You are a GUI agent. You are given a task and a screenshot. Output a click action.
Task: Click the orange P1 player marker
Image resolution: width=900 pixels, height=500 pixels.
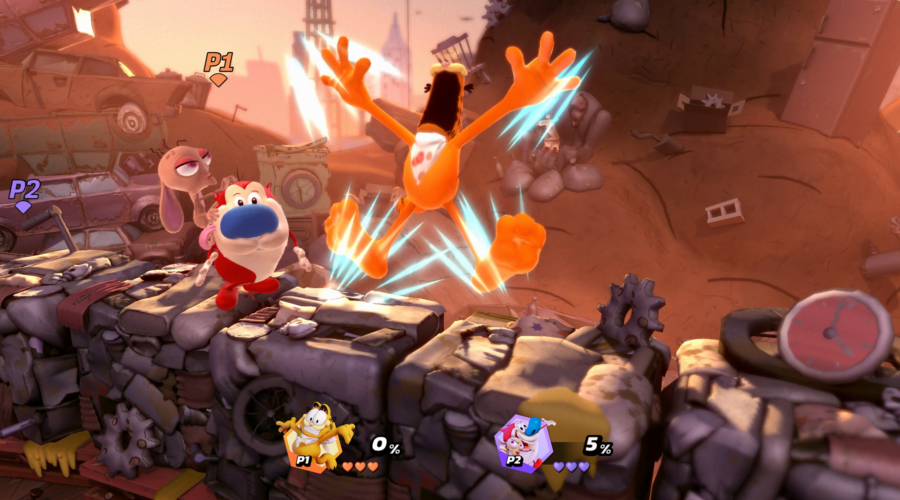pos(219,67)
